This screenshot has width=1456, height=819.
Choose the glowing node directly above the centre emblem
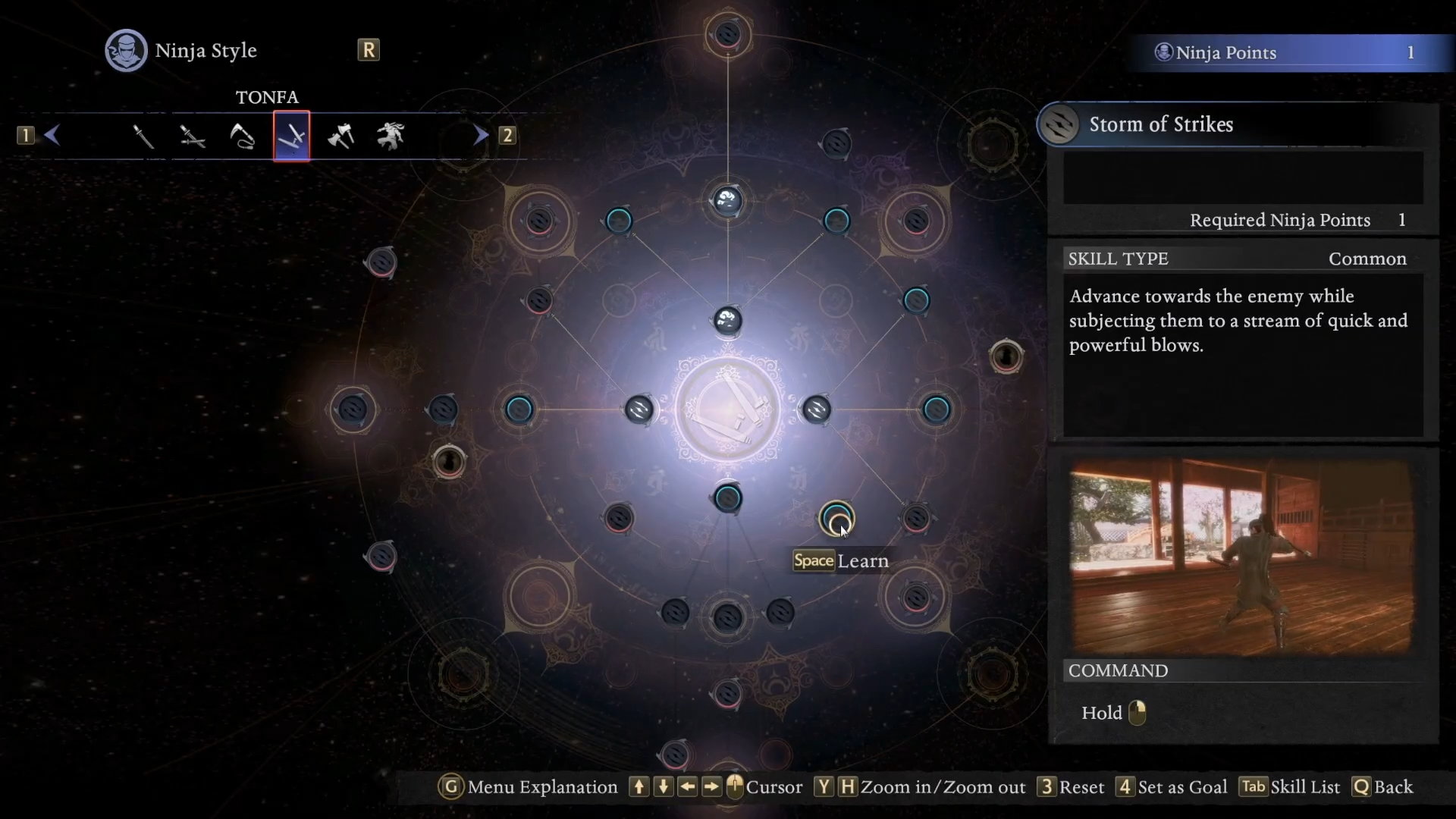tap(727, 321)
